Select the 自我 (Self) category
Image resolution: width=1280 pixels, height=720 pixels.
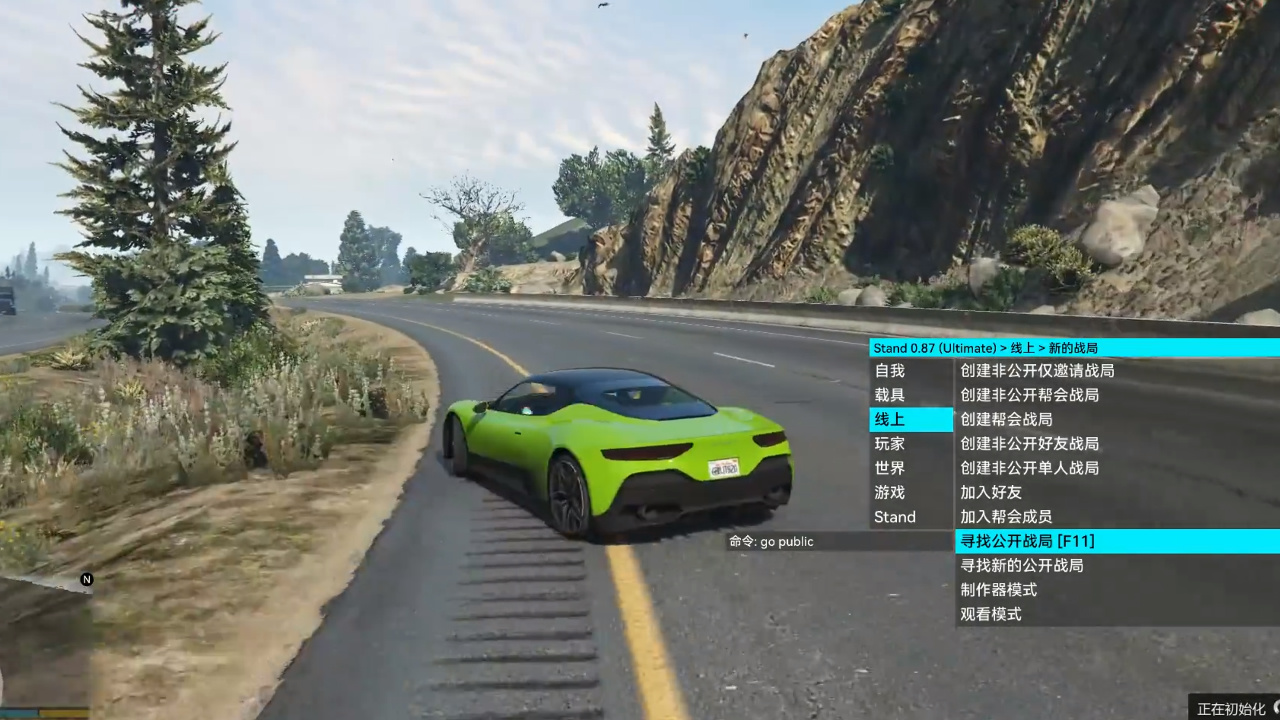(x=889, y=370)
